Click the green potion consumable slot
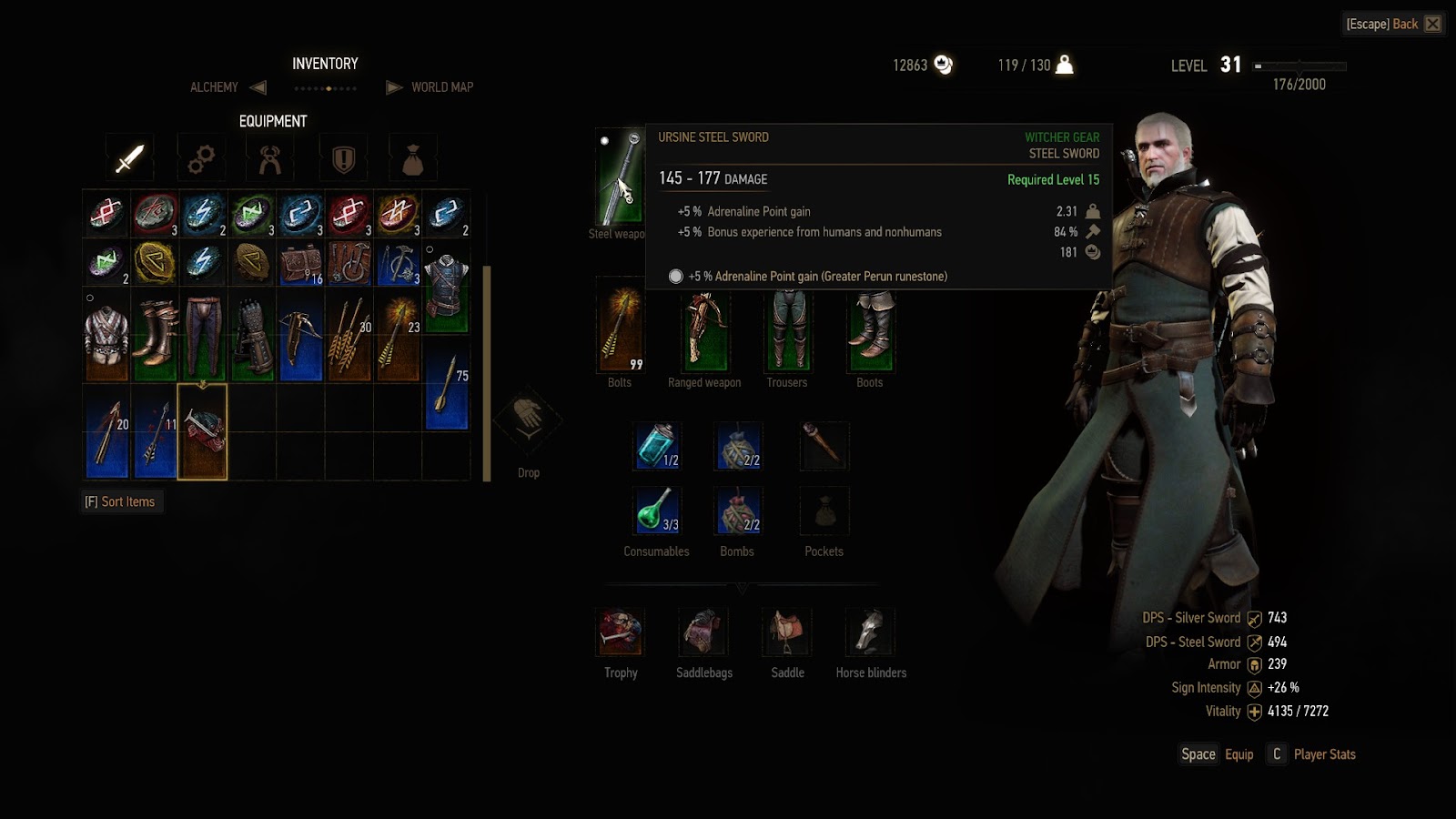Viewport: 1456px width, 819px height. point(656,511)
